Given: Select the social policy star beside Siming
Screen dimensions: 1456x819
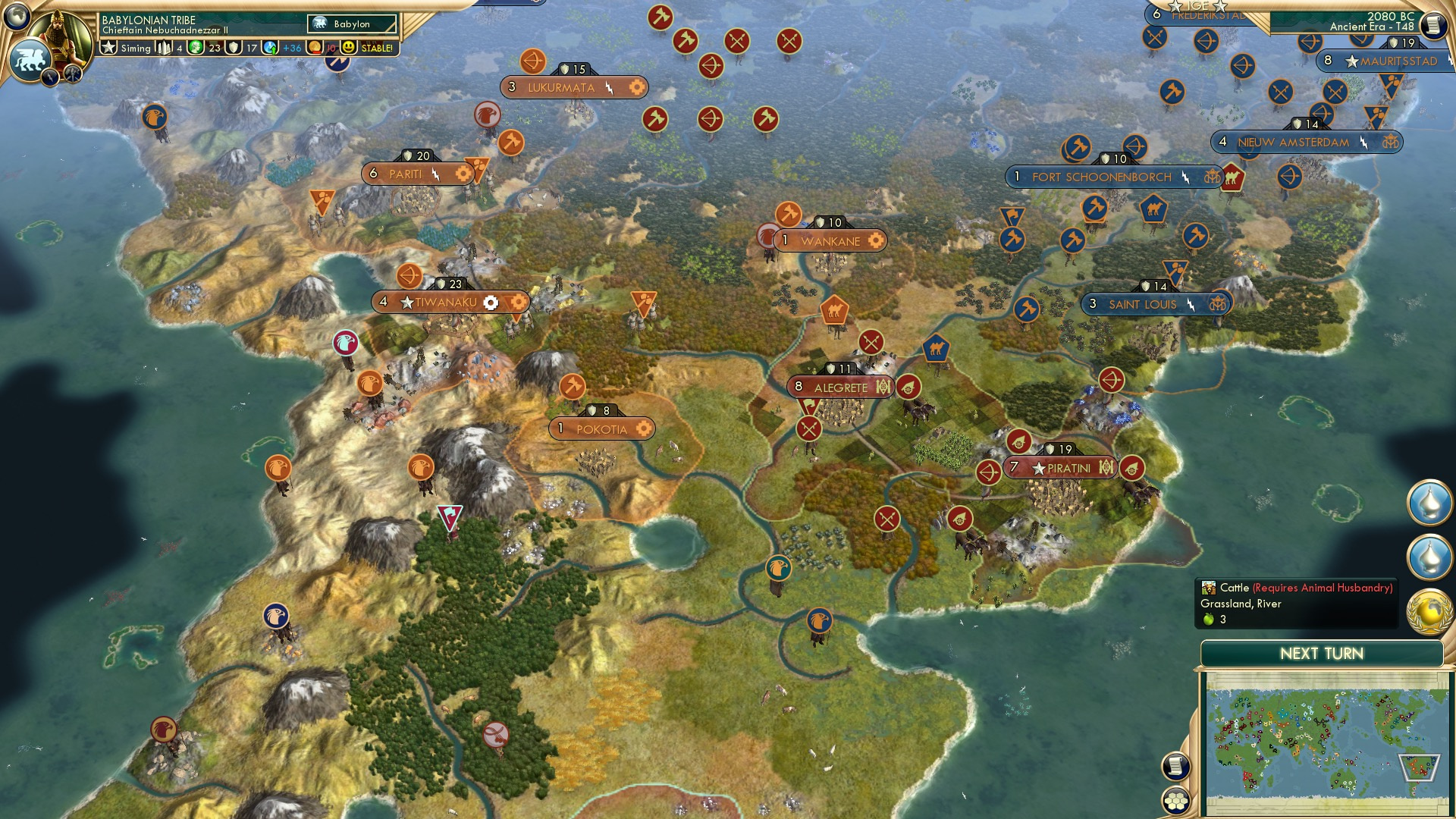Looking at the screenshot, I should (x=110, y=47).
